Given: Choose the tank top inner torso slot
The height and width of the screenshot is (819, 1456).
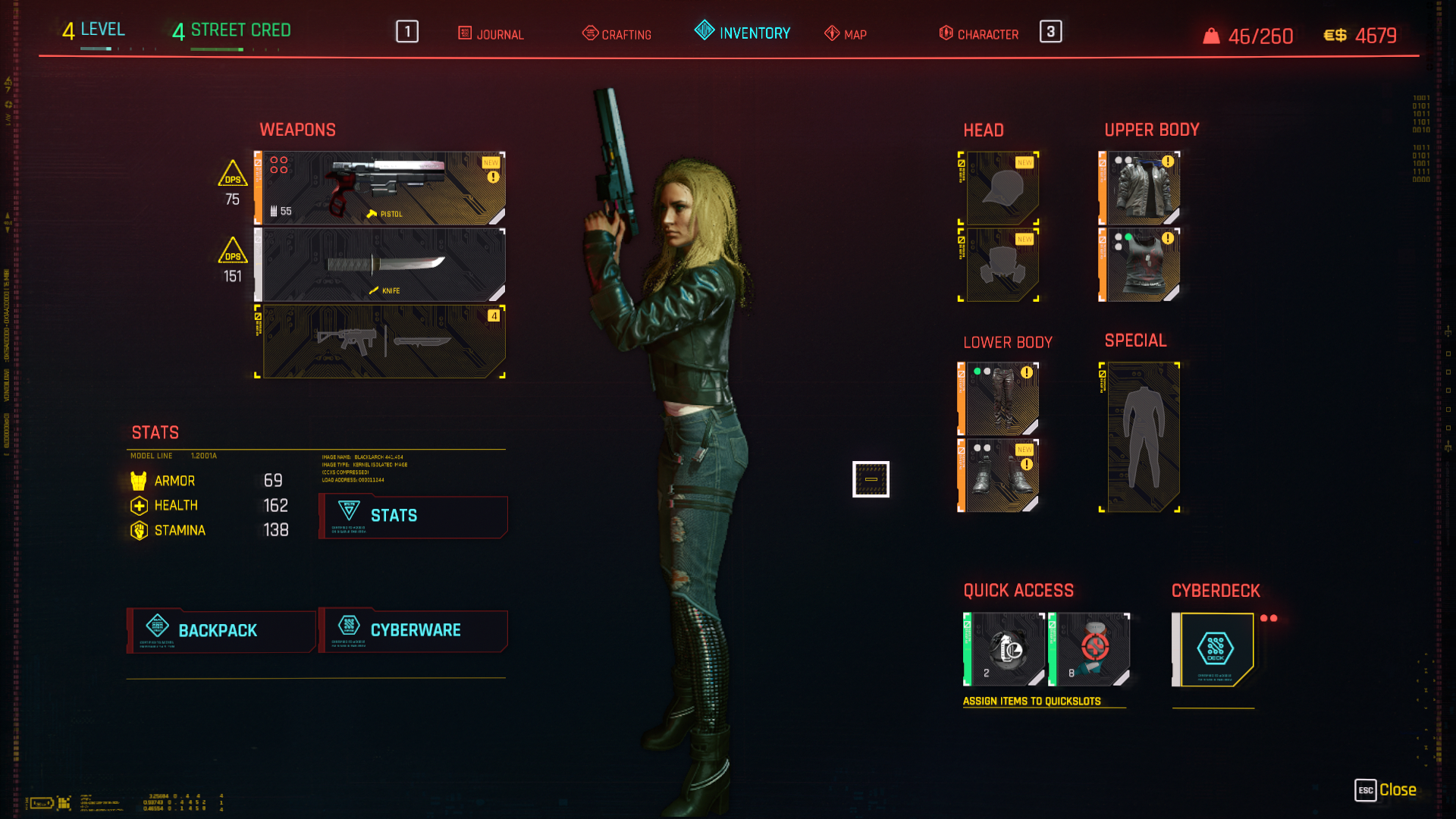Looking at the screenshot, I should tap(1141, 265).
